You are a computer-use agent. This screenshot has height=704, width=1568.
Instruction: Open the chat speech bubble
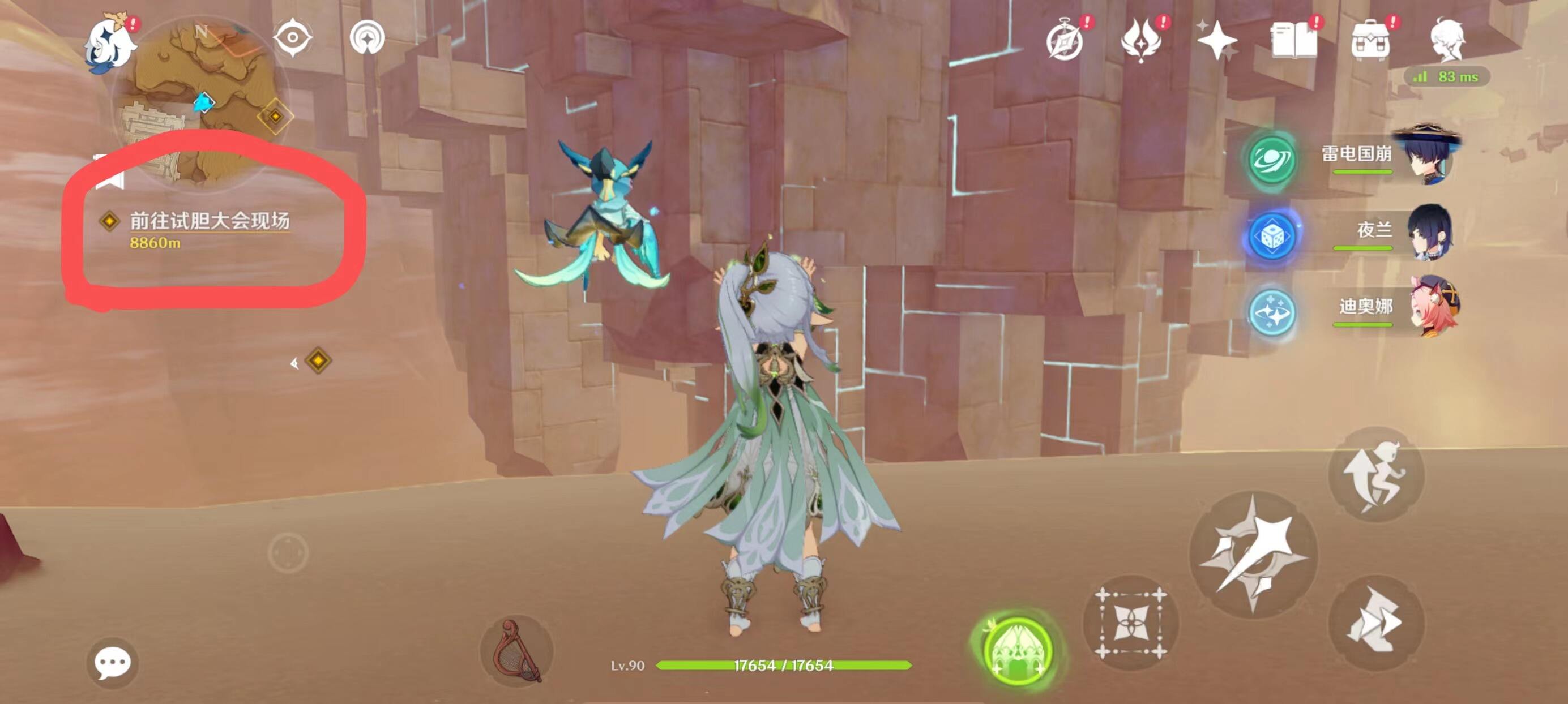(x=113, y=663)
